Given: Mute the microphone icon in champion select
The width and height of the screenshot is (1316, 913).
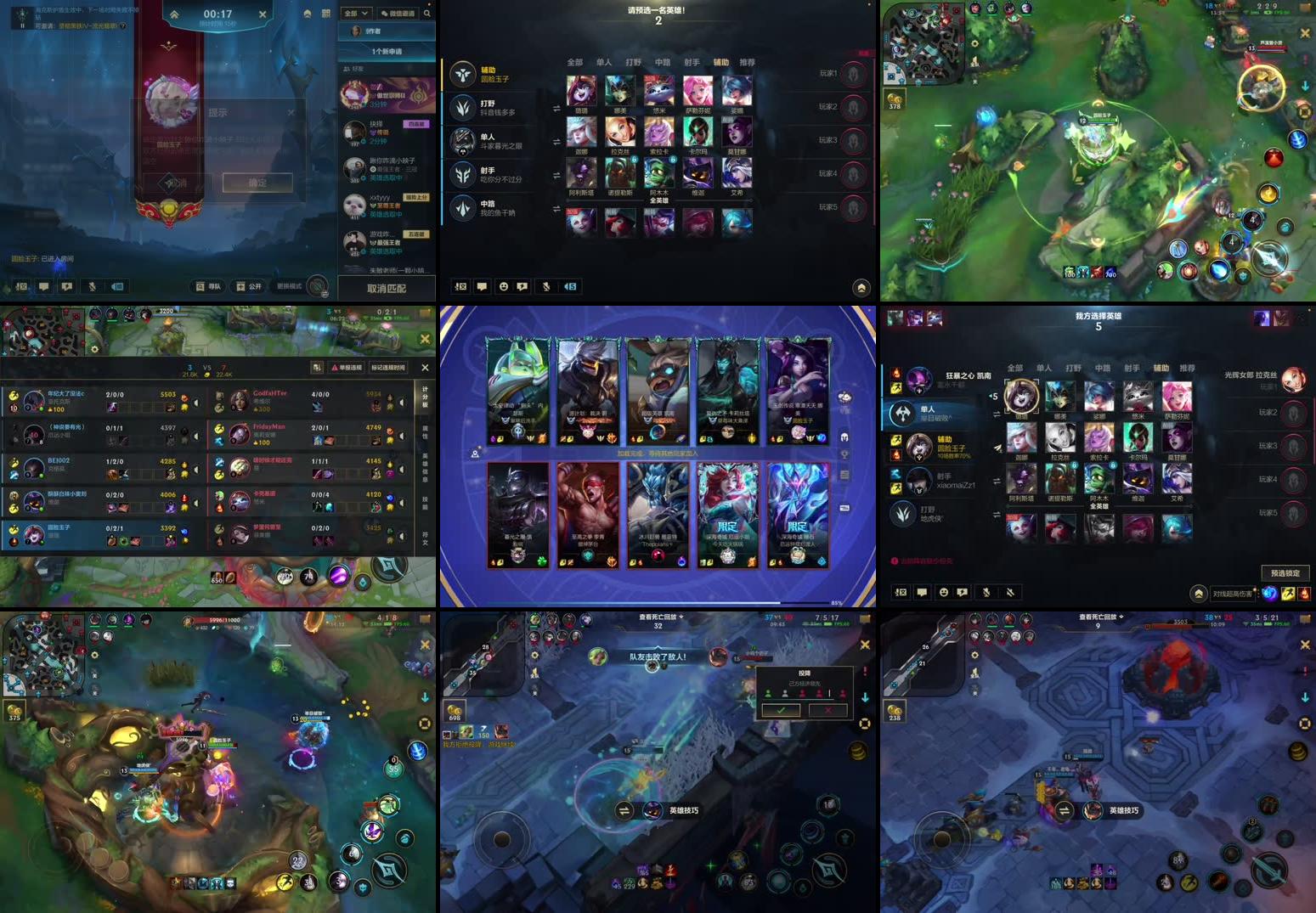Looking at the screenshot, I should (545, 287).
